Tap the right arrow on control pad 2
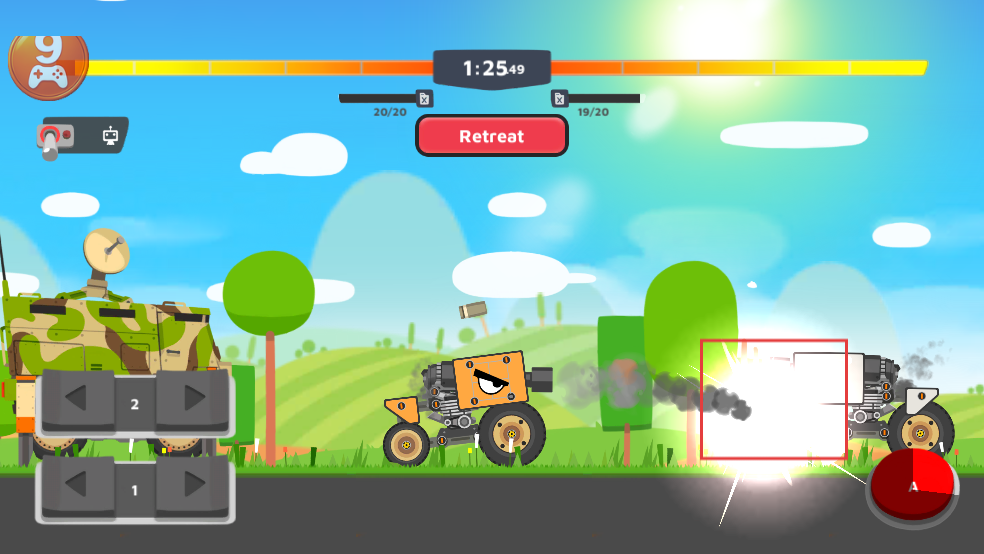This screenshot has width=984, height=554. (194, 403)
